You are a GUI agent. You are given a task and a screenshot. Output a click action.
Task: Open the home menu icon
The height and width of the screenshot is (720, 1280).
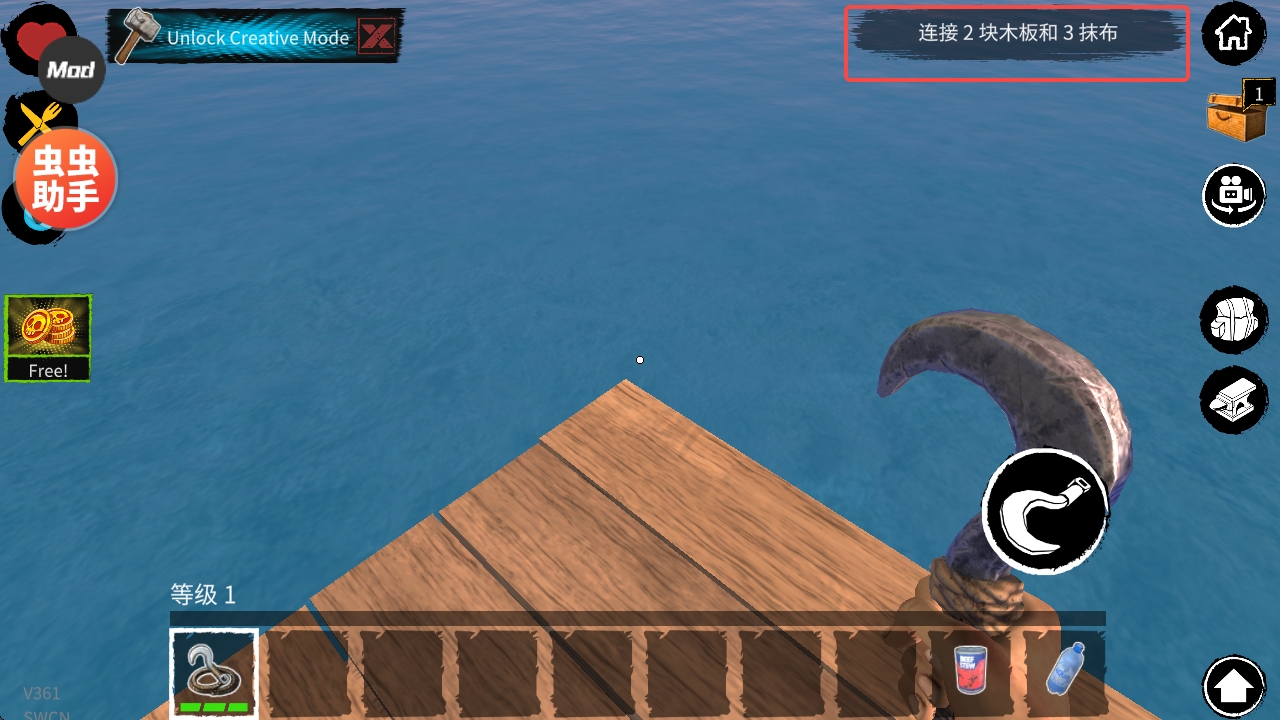[x=1233, y=34]
